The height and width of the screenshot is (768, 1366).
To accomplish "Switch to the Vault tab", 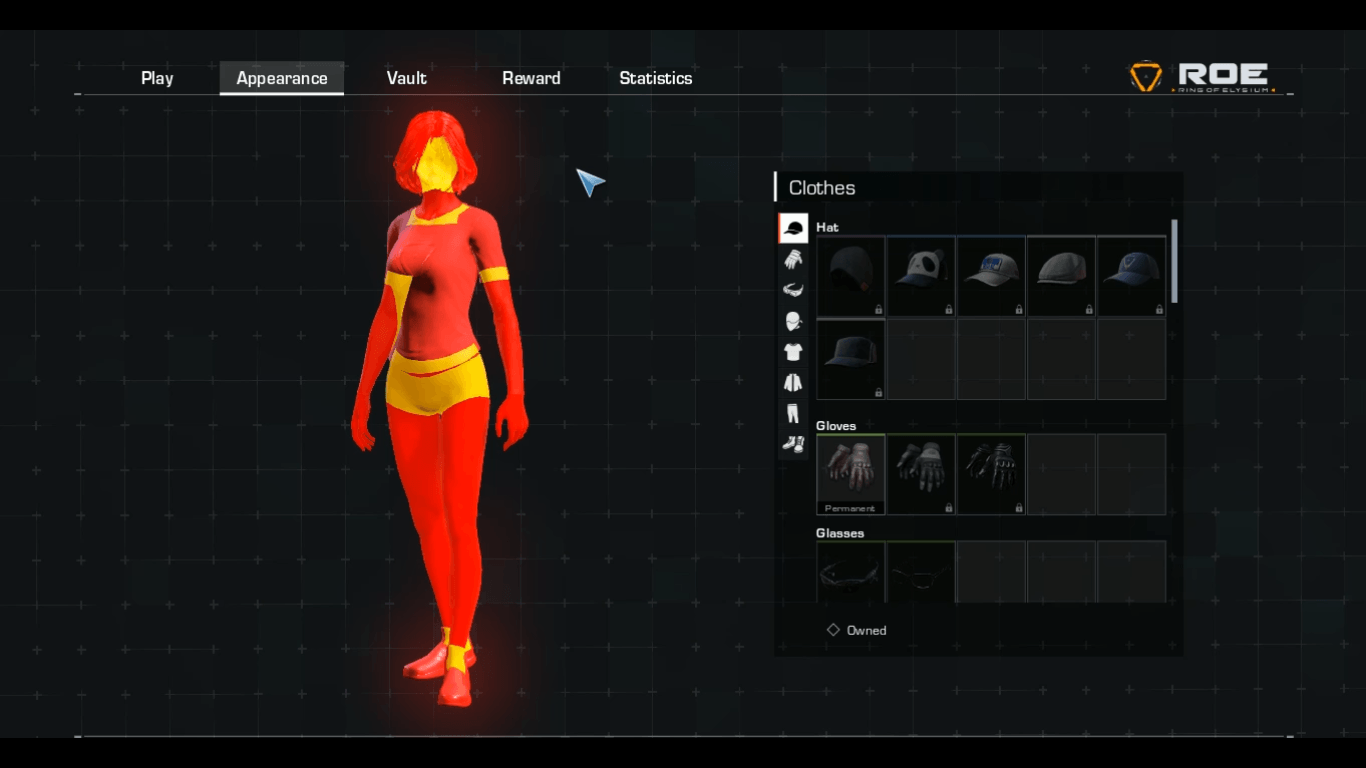I will tap(407, 78).
